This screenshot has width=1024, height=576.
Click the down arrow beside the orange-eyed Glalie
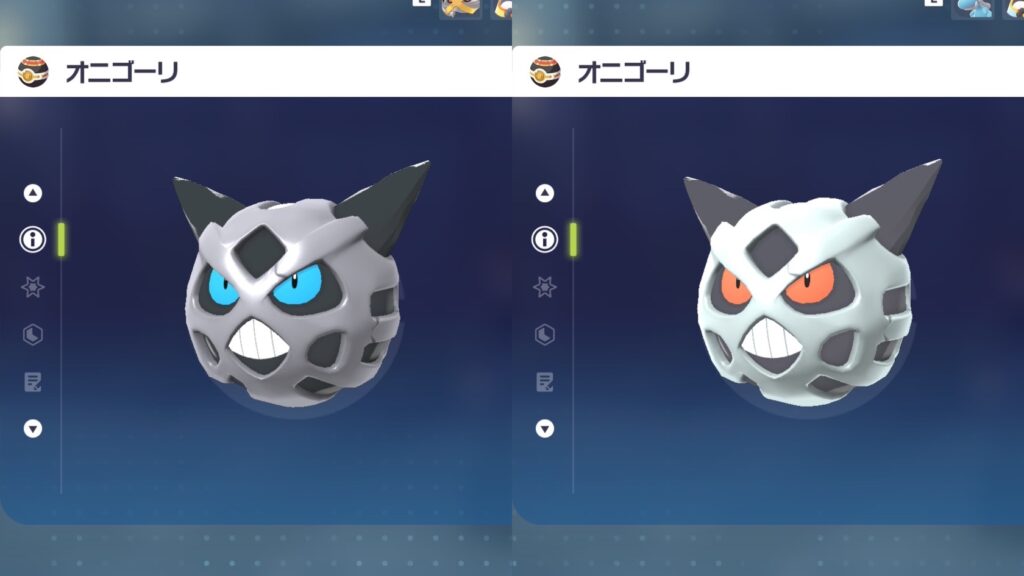pos(545,428)
